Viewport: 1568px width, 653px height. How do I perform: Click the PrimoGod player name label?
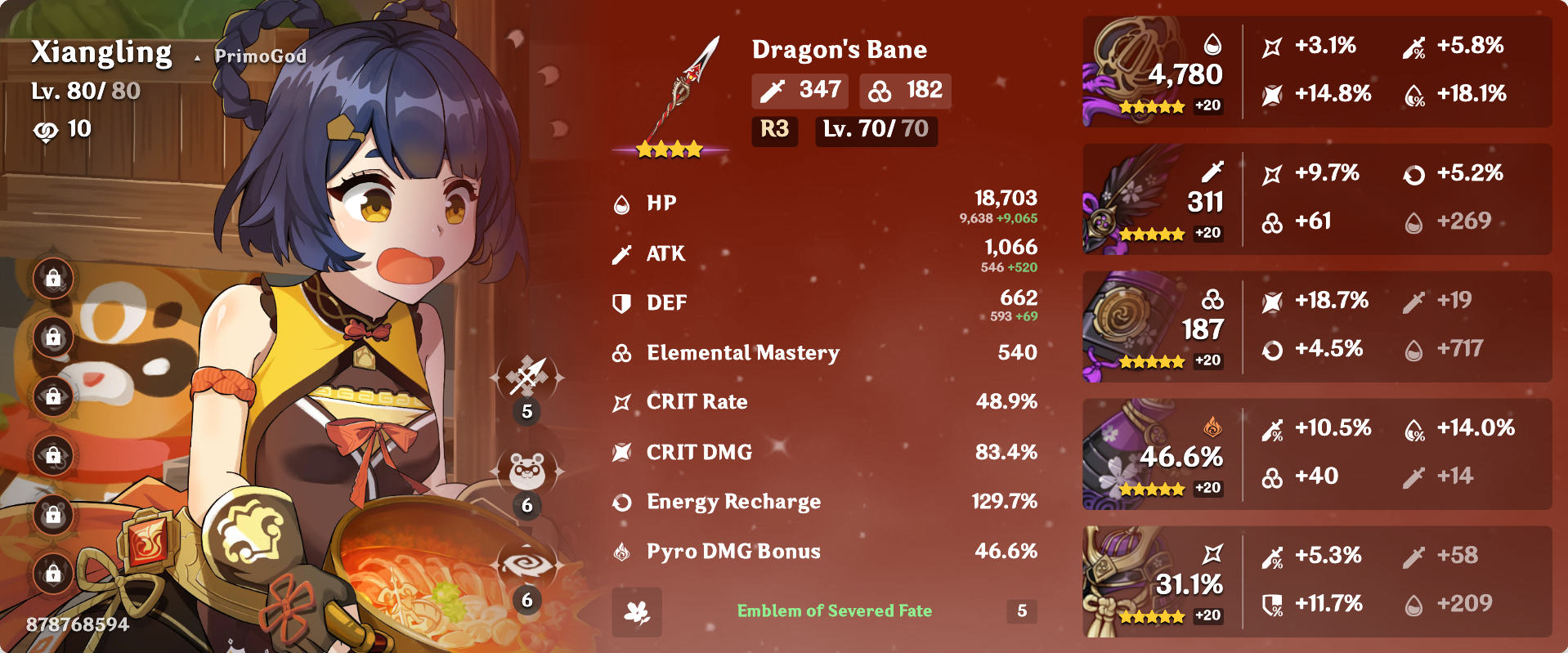(258, 56)
